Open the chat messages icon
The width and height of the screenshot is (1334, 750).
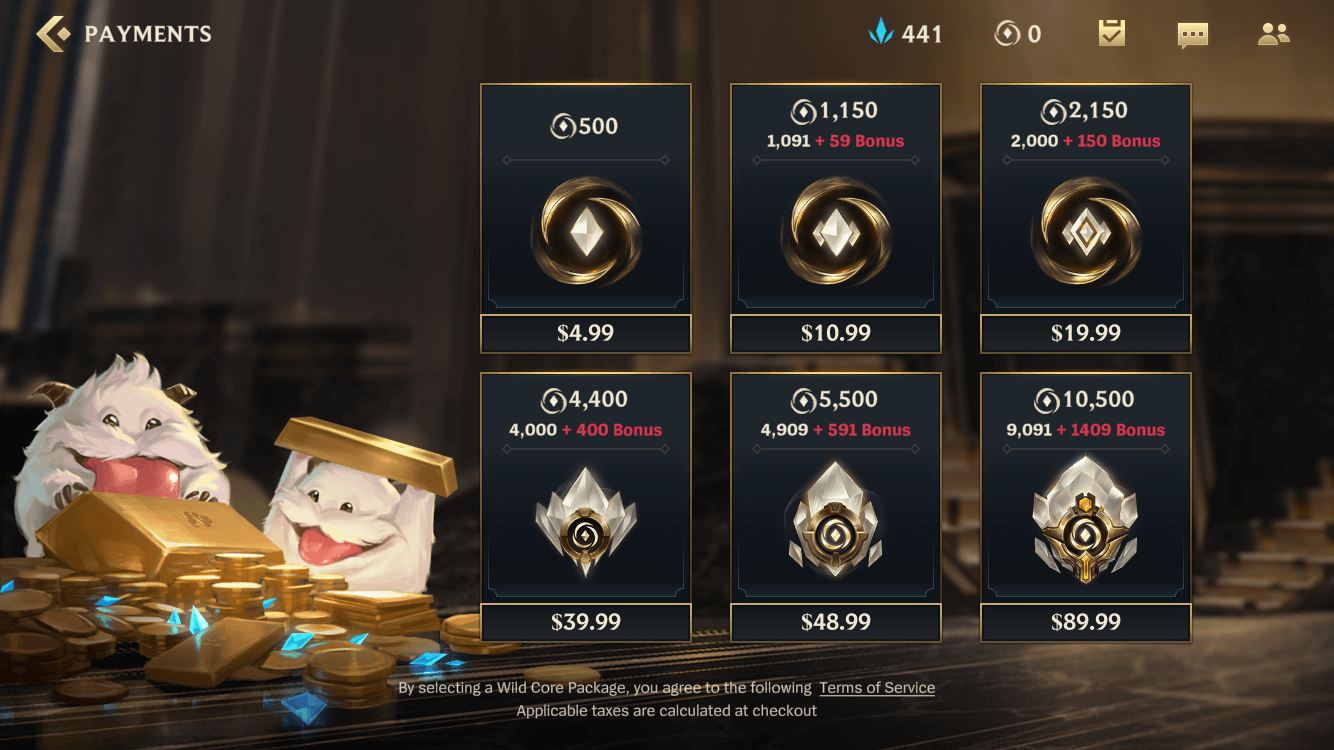(1191, 33)
